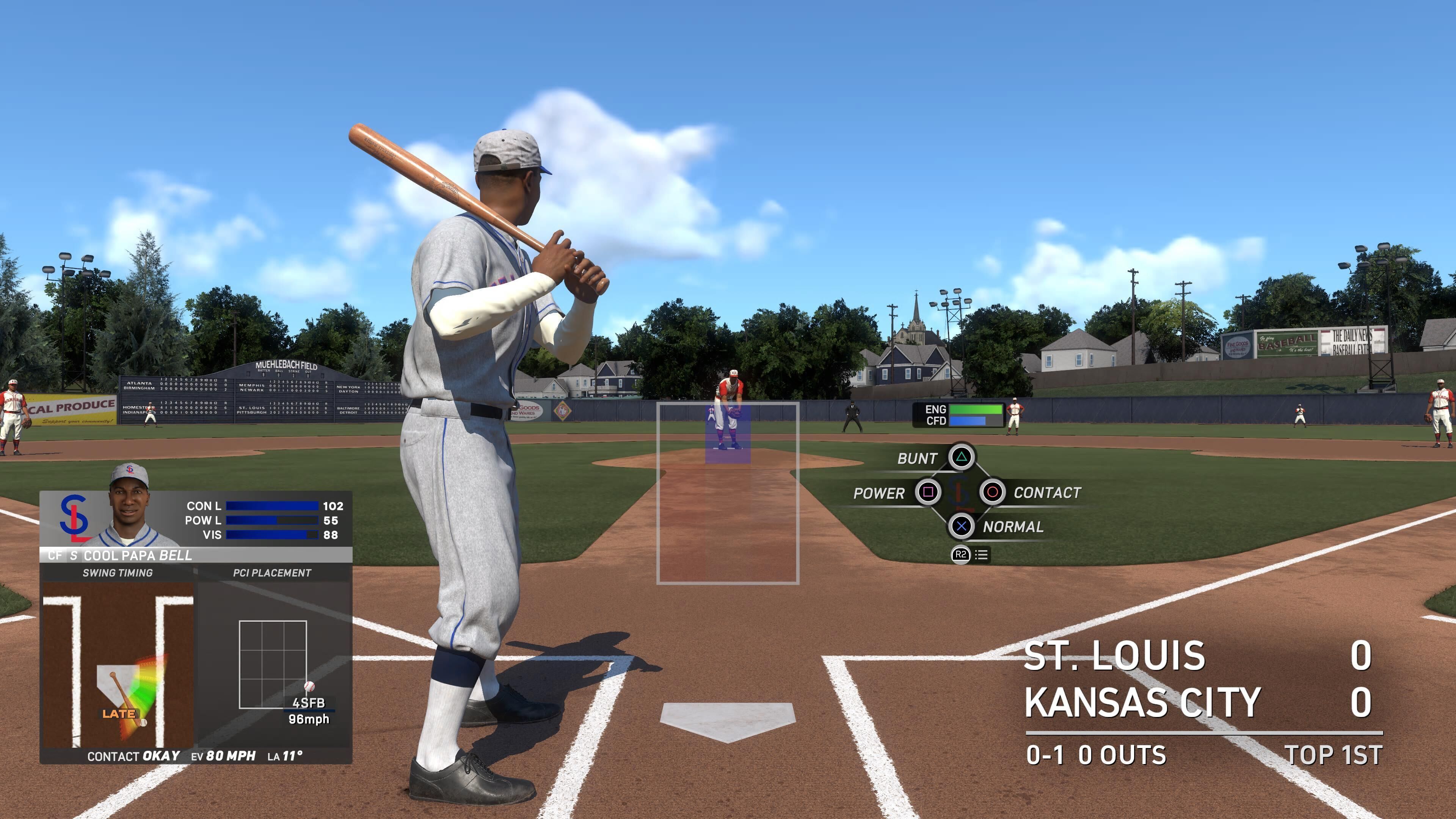Choose the Bunt swing option
Screen dimensions: 1456x819
(x=962, y=457)
